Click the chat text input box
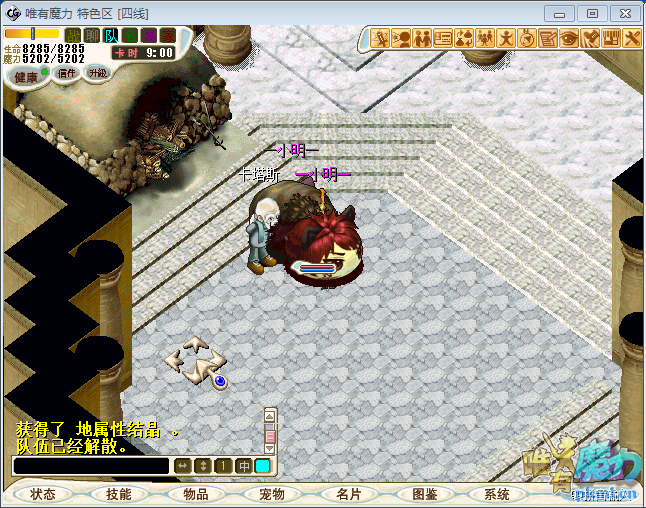The width and height of the screenshot is (646, 508). point(90,466)
